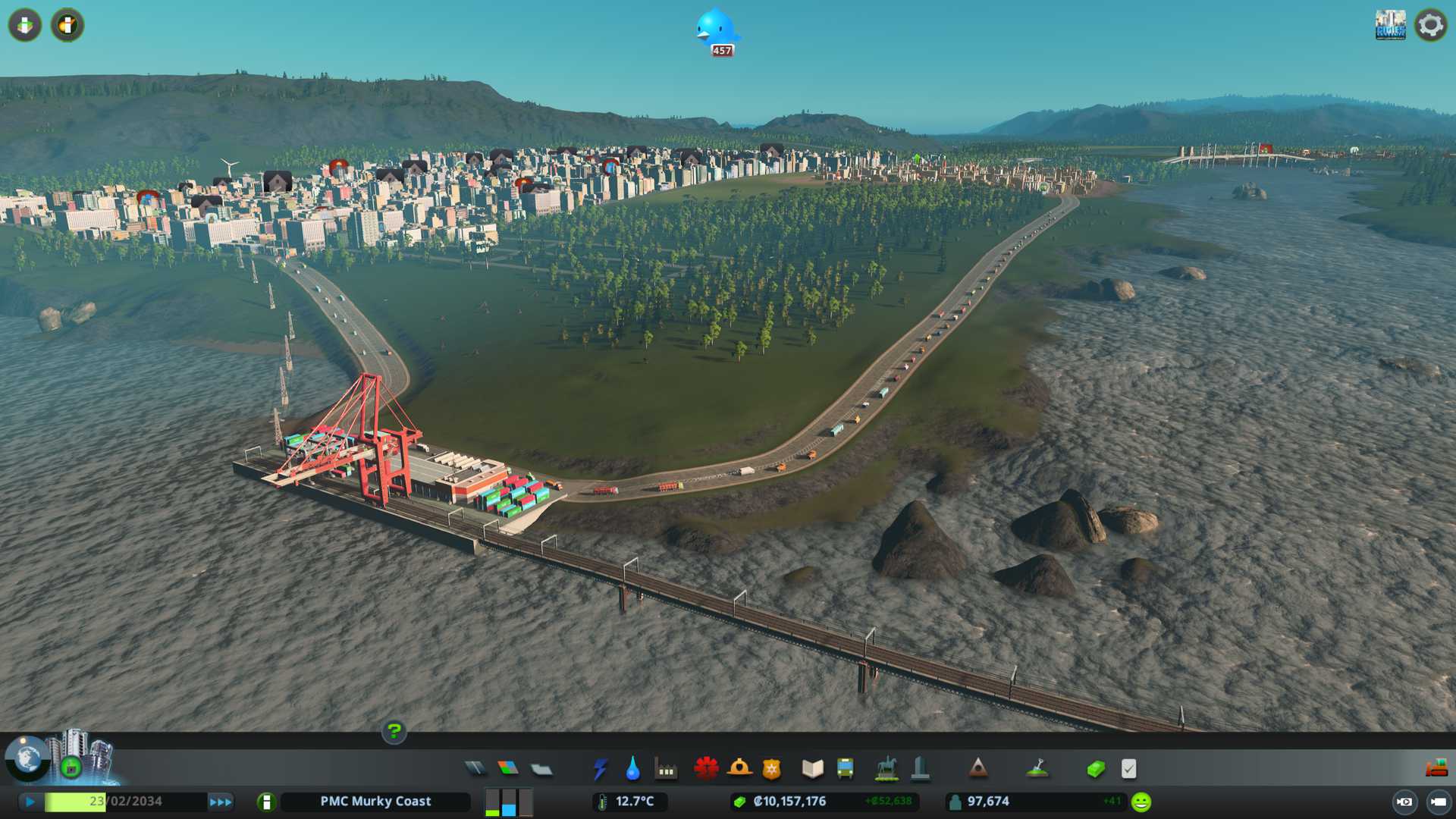Toggle the play/pause simulation button
Image resolution: width=1456 pixels, height=819 pixels.
click(x=30, y=802)
